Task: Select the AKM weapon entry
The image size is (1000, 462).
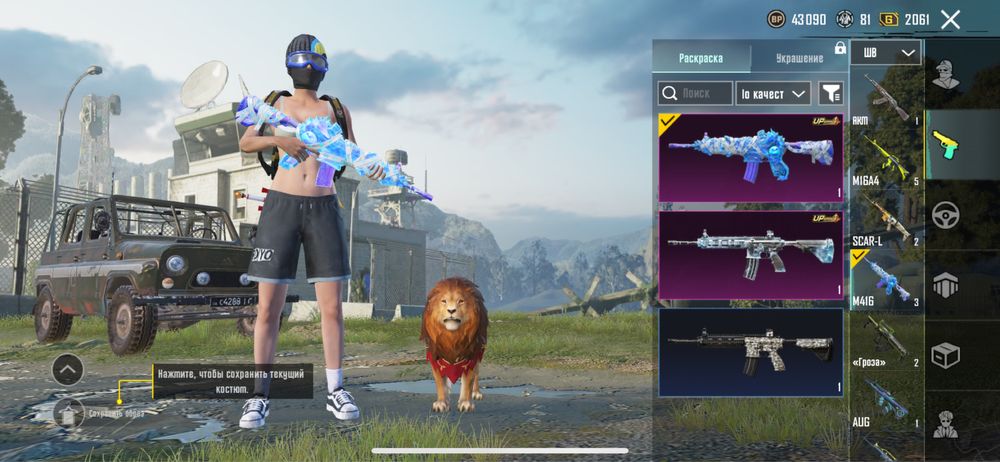Action: (x=886, y=98)
